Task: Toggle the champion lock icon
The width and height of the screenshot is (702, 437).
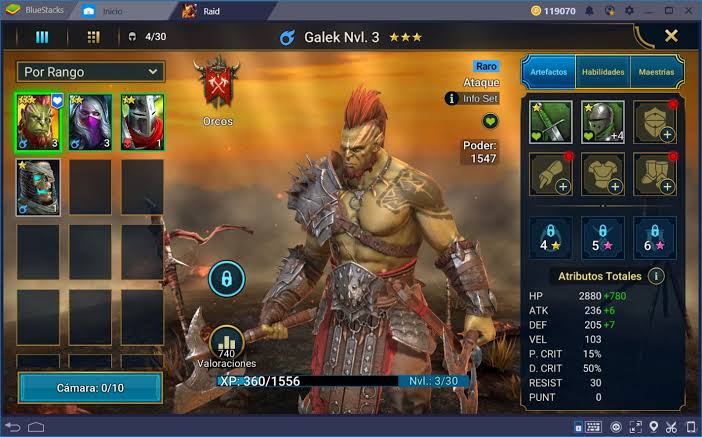Action: (226, 279)
